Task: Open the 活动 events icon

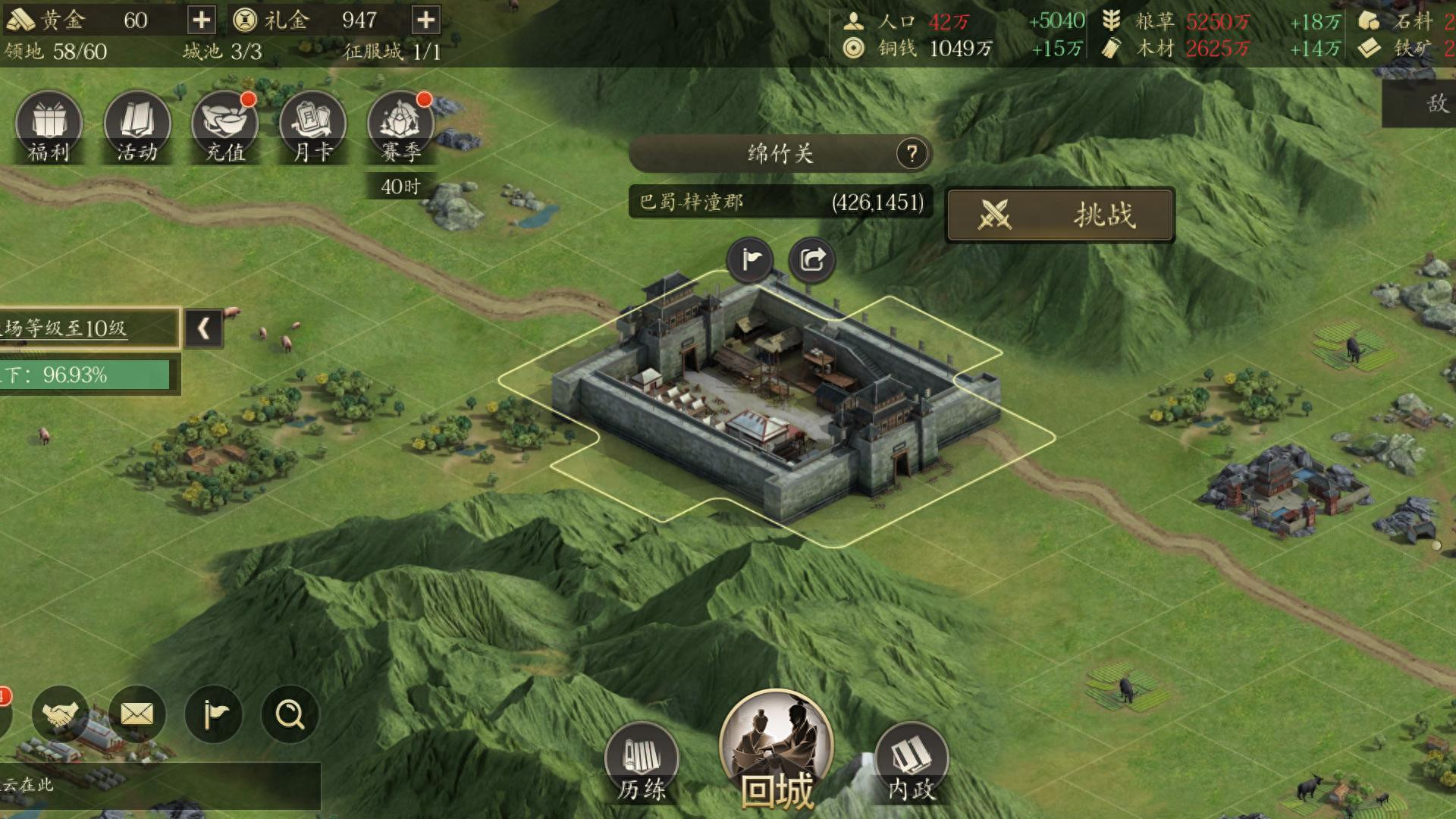Action: (137, 127)
